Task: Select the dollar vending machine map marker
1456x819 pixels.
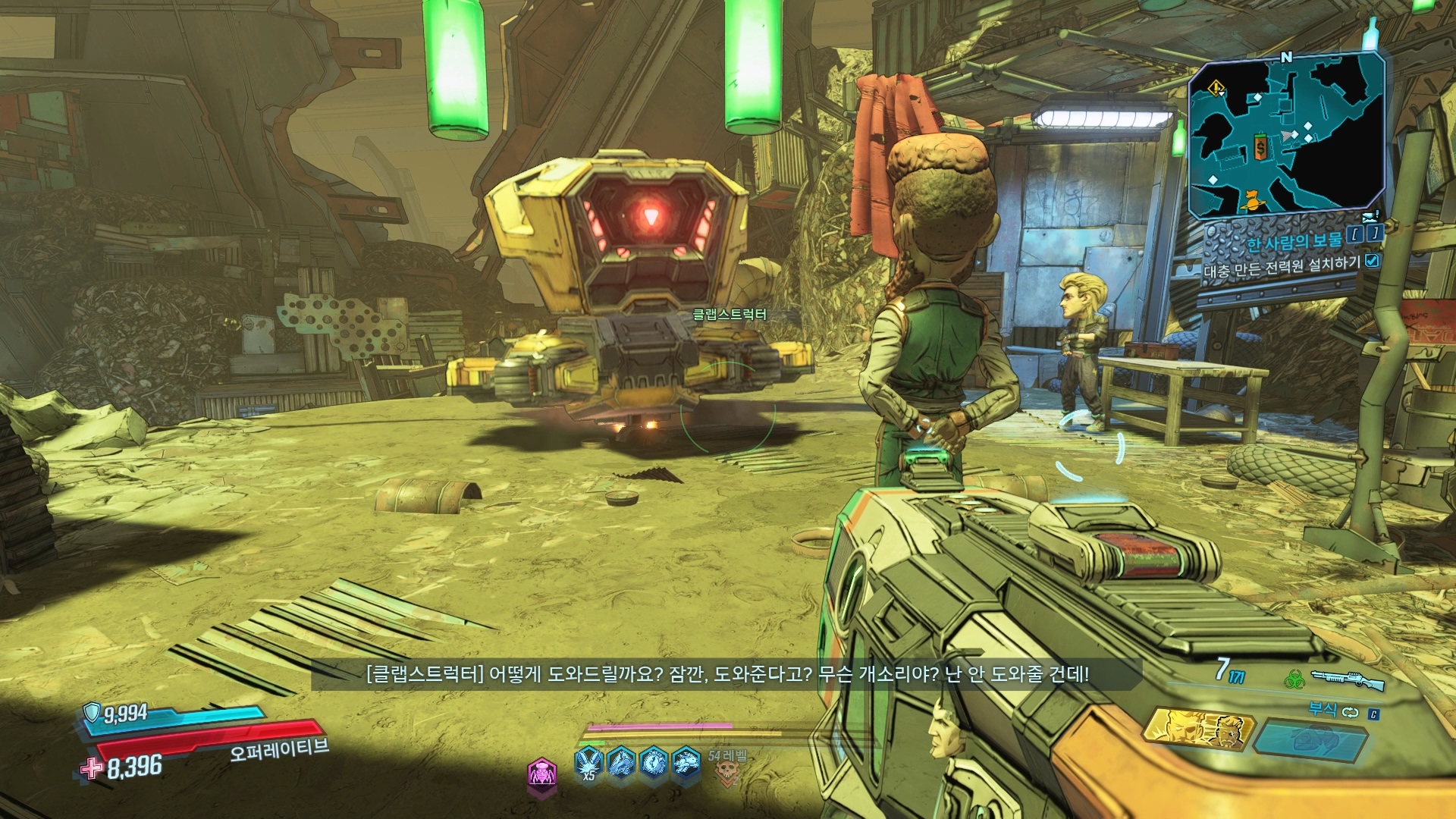Action: (1260, 147)
